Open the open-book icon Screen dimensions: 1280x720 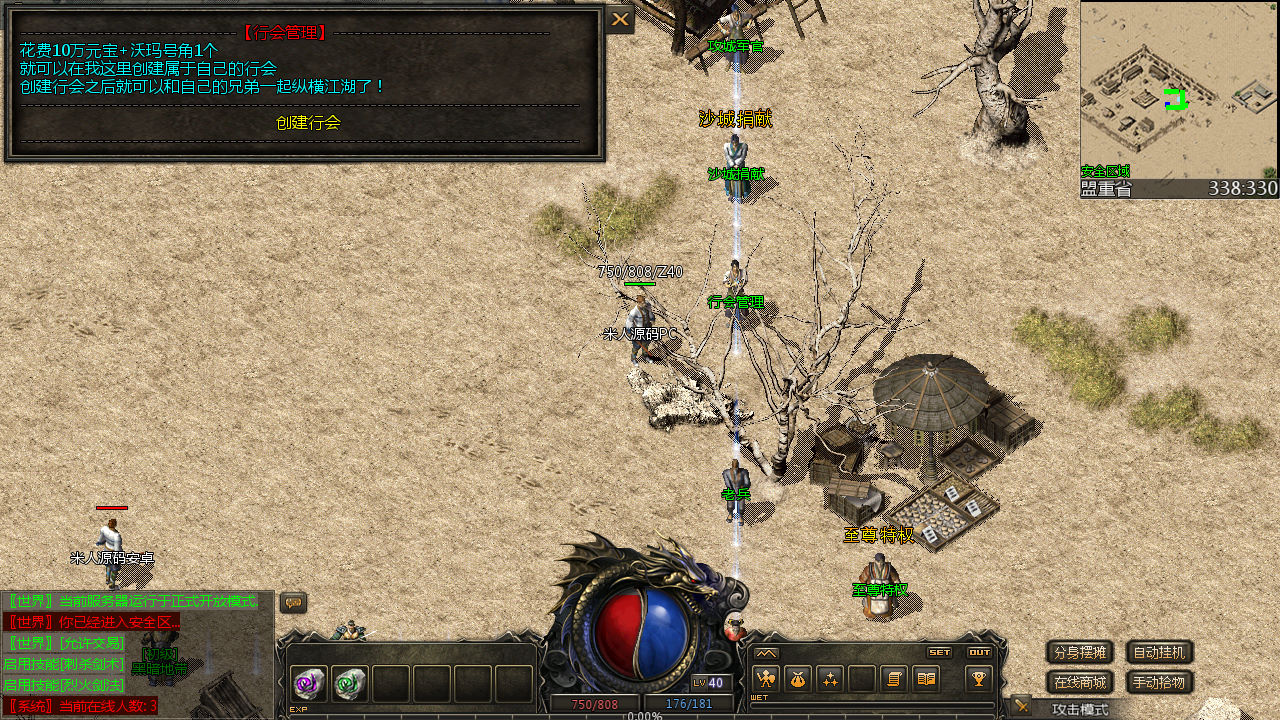click(926, 679)
